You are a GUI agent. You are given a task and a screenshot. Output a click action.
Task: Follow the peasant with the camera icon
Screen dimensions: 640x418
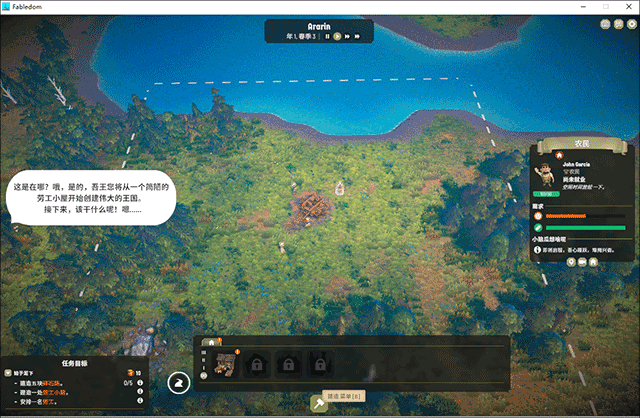[582, 261]
